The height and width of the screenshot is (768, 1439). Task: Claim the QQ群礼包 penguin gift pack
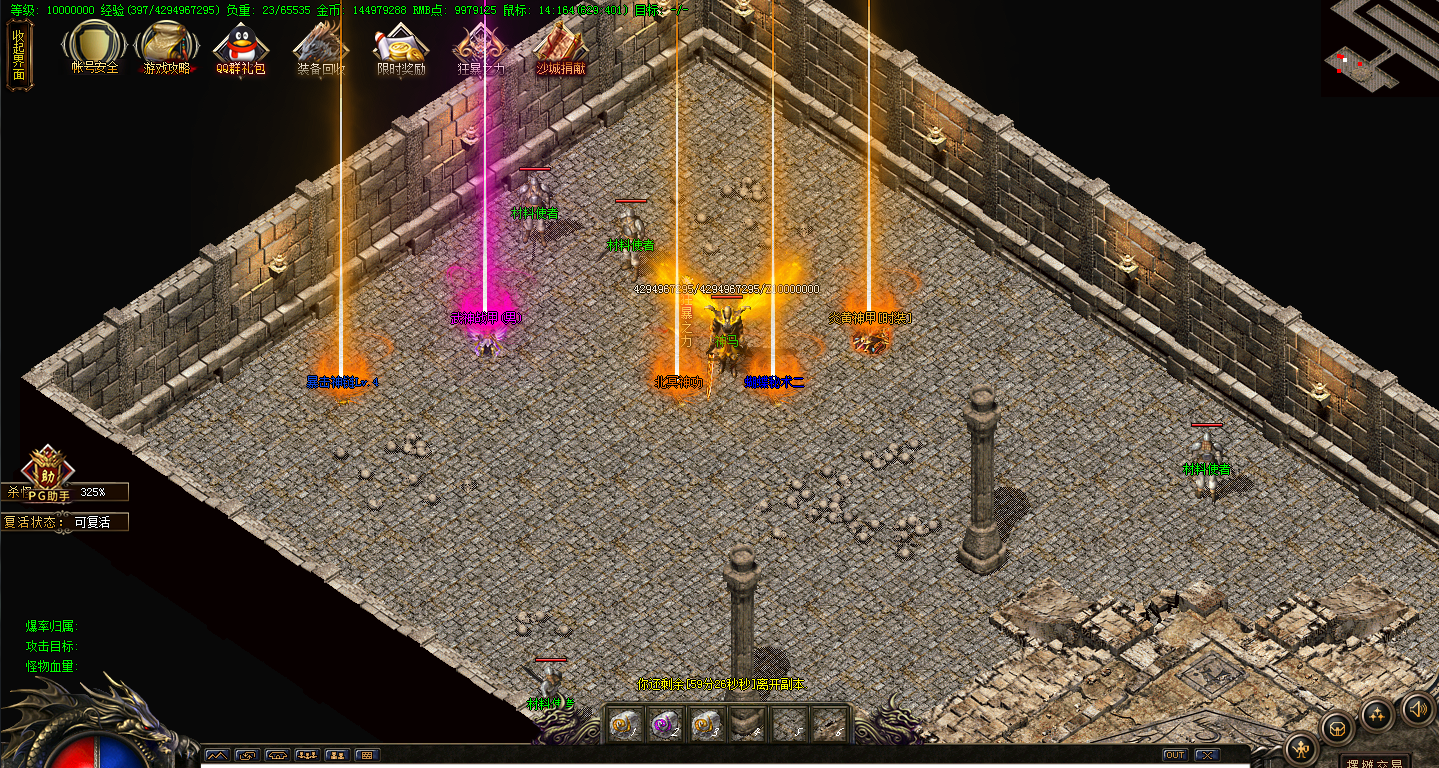241,47
